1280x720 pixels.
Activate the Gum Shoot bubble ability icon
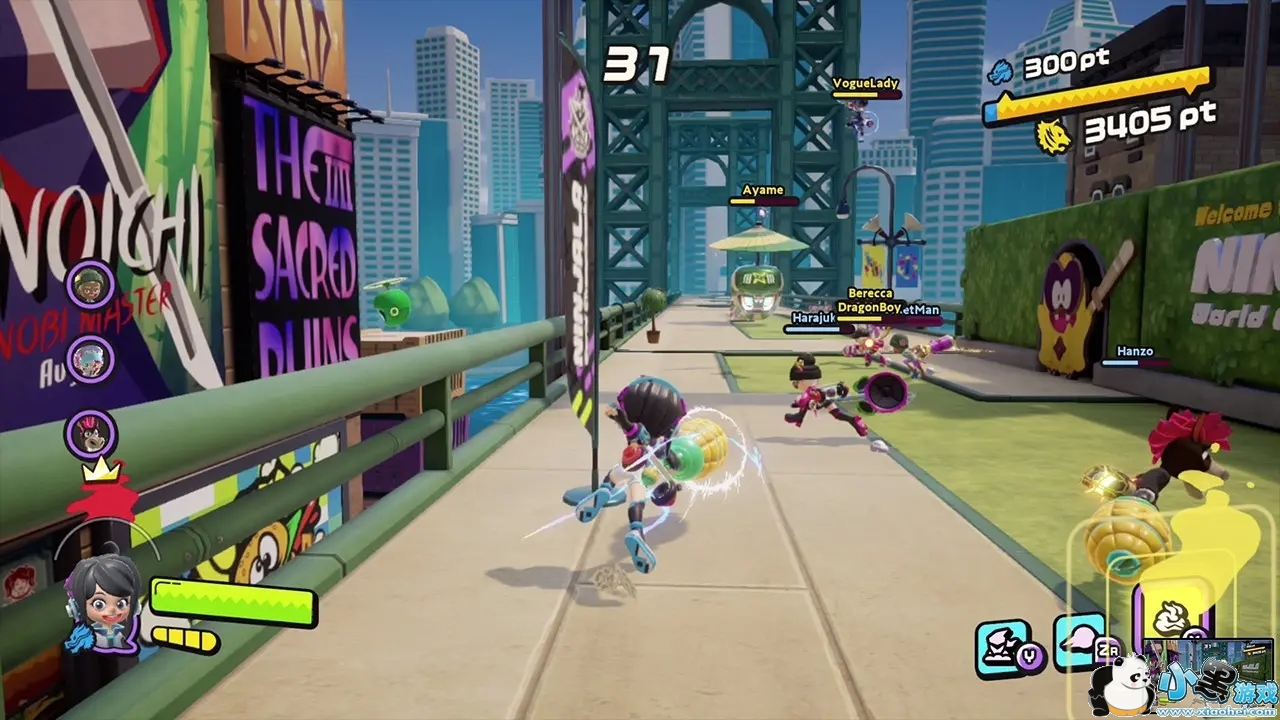[x=1078, y=641]
